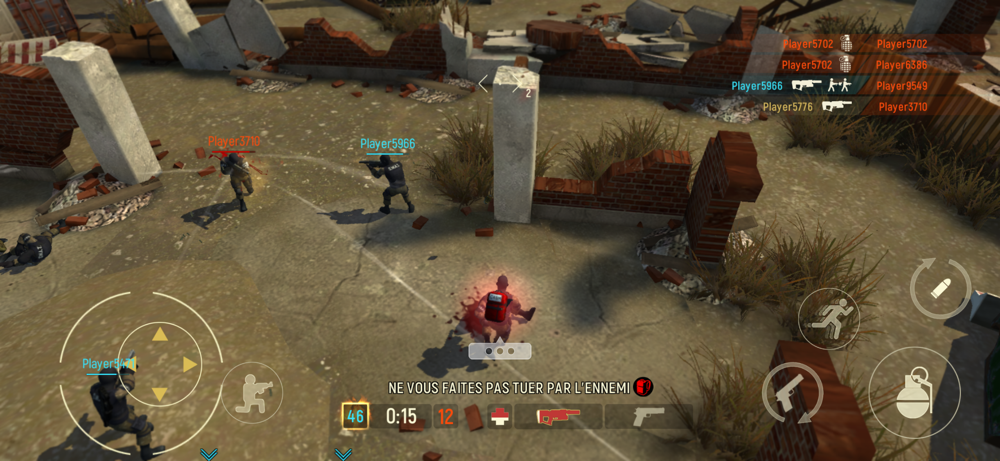Toggle the crouch stance button
Screen dimensions: 1000x461
pos(251,392)
